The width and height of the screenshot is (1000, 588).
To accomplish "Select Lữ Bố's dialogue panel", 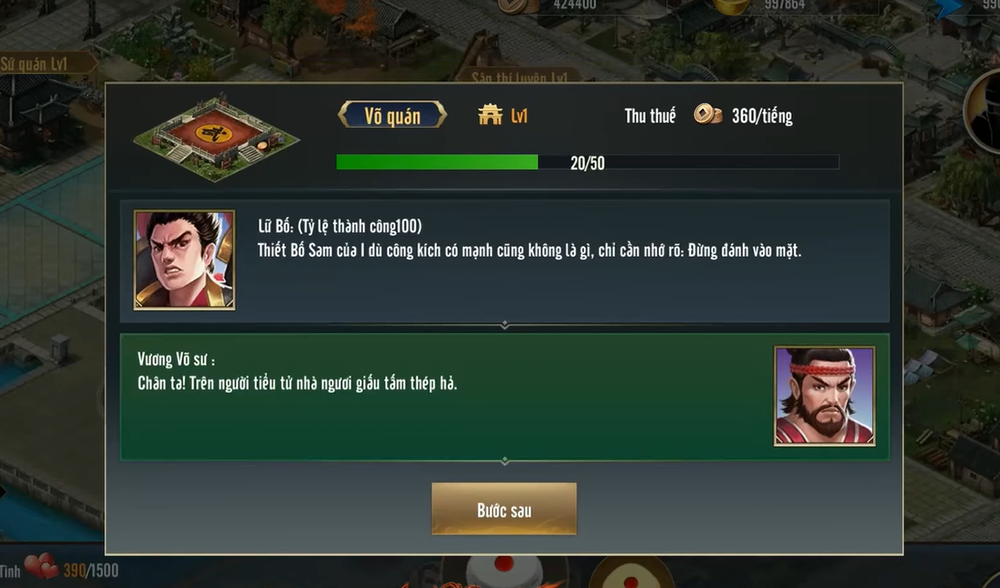I will 560,260.
